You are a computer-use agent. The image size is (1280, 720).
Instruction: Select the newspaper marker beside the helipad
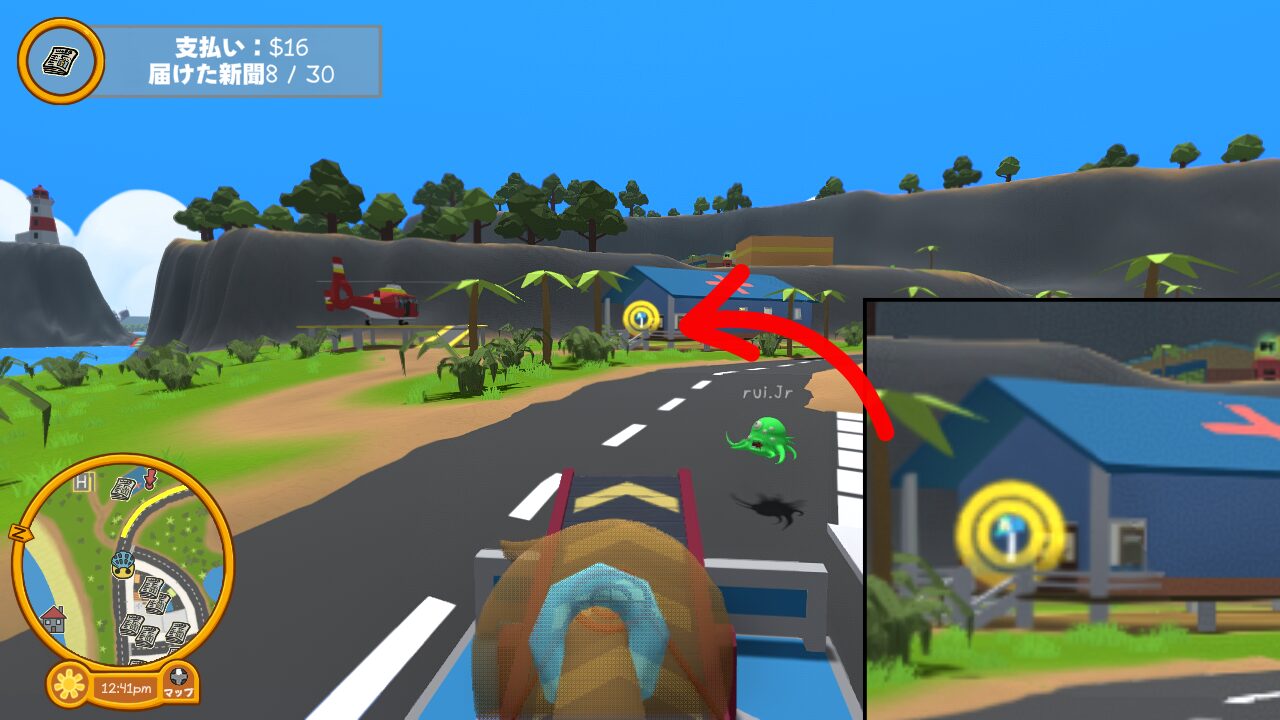pyautogui.click(x=124, y=489)
